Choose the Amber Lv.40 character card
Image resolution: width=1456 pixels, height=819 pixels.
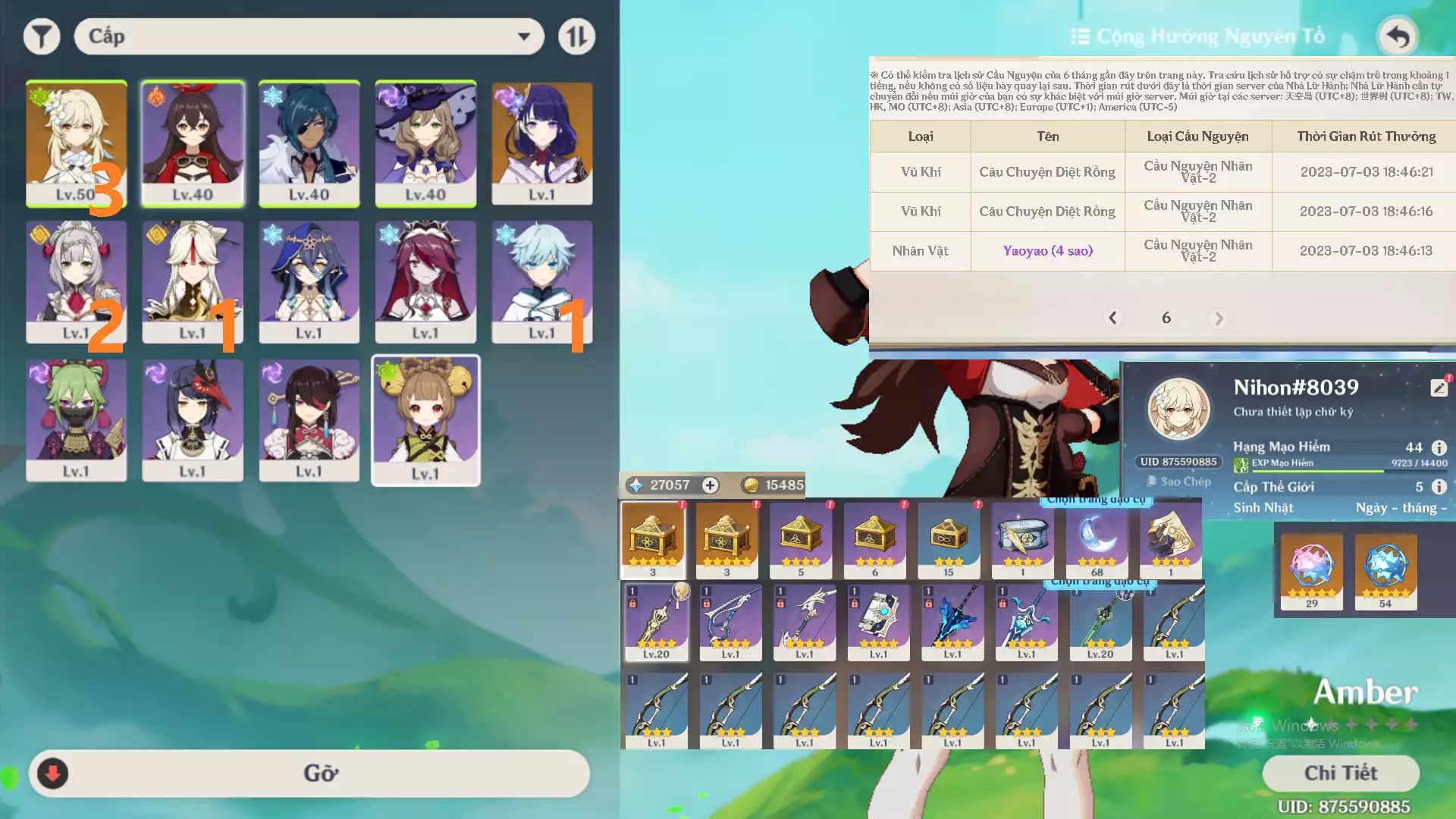(x=193, y=143)
